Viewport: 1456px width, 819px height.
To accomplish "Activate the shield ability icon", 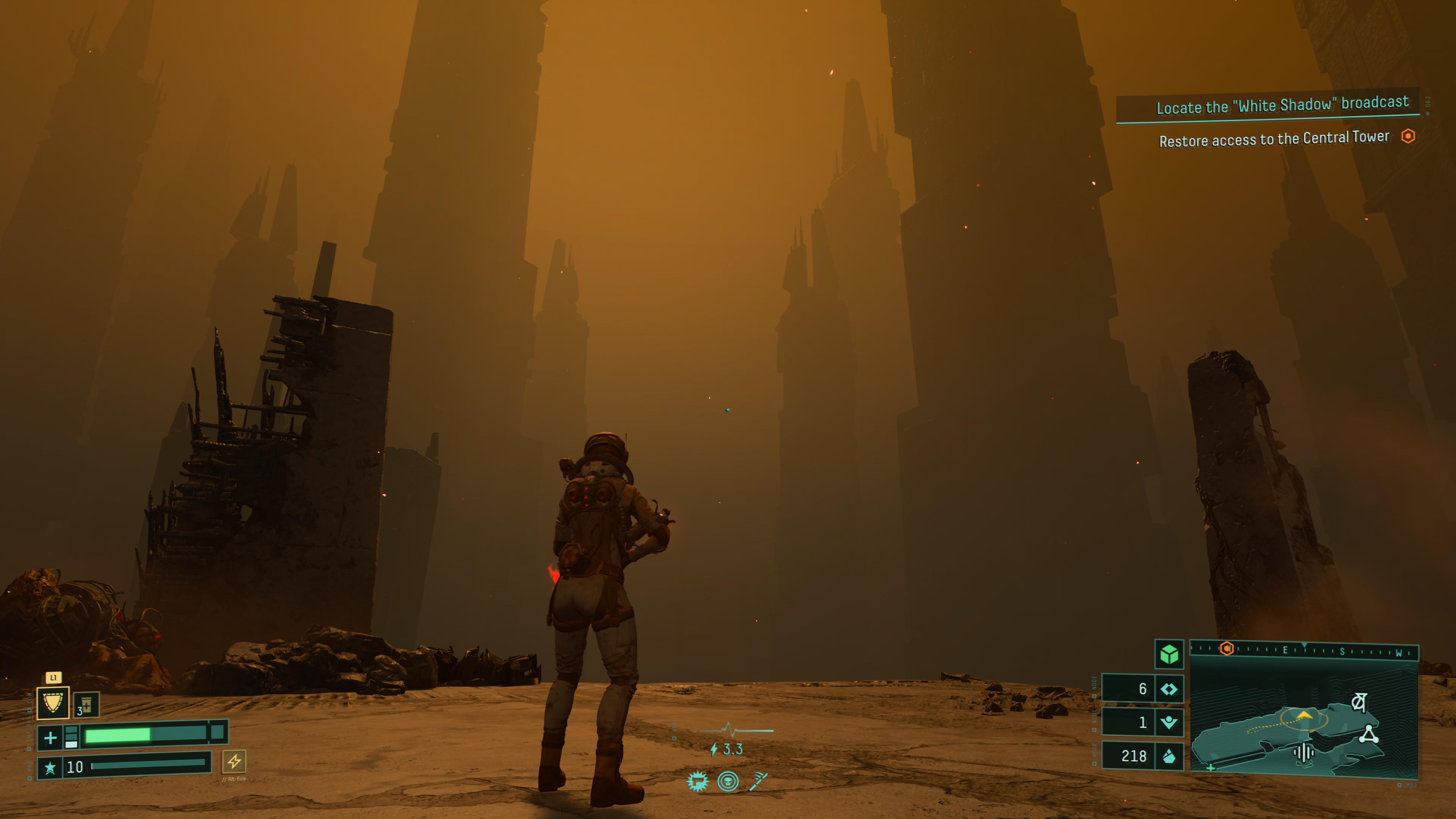I will [53, 703].
